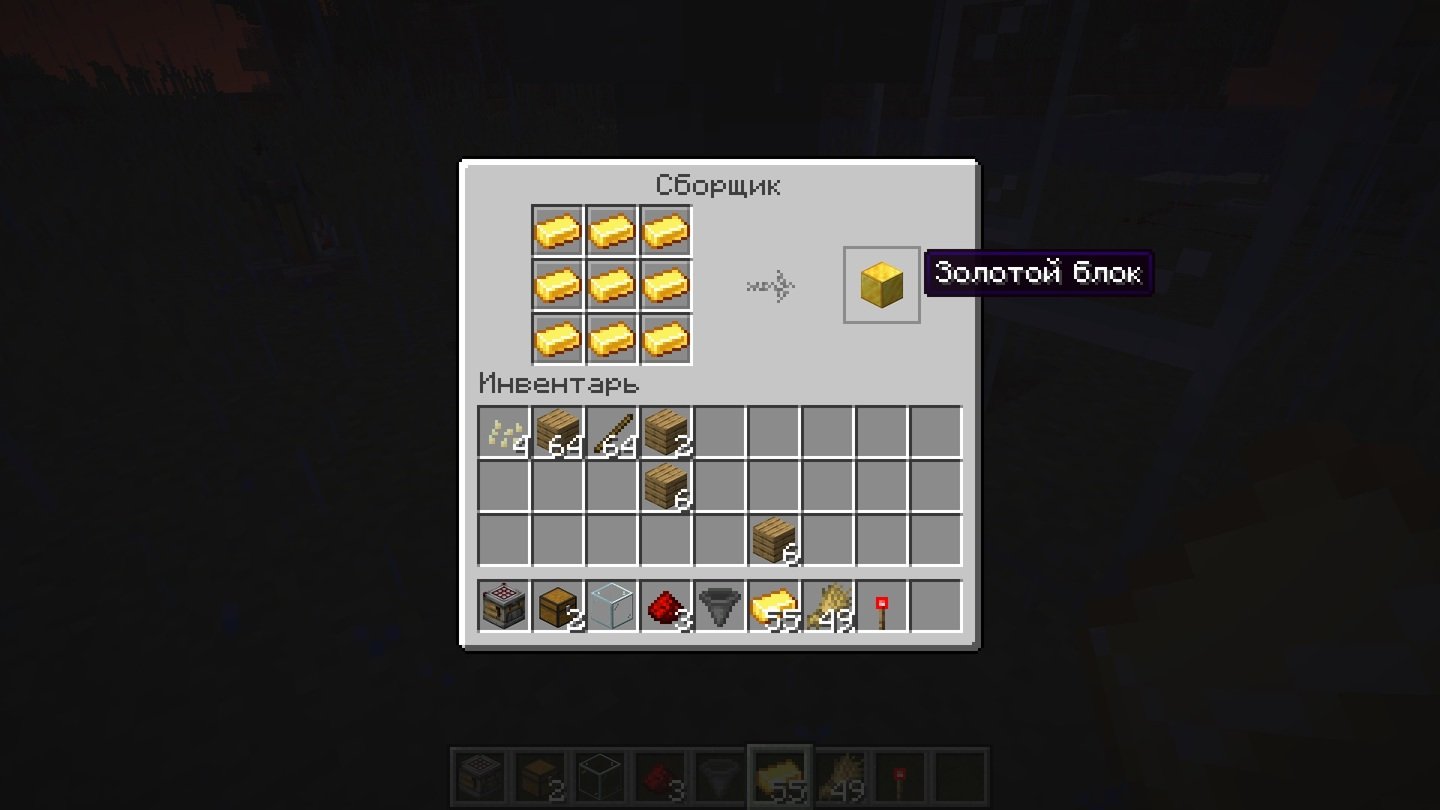
Task: Pick up the crafter block in the hotbar
Action: click(504, 607)
